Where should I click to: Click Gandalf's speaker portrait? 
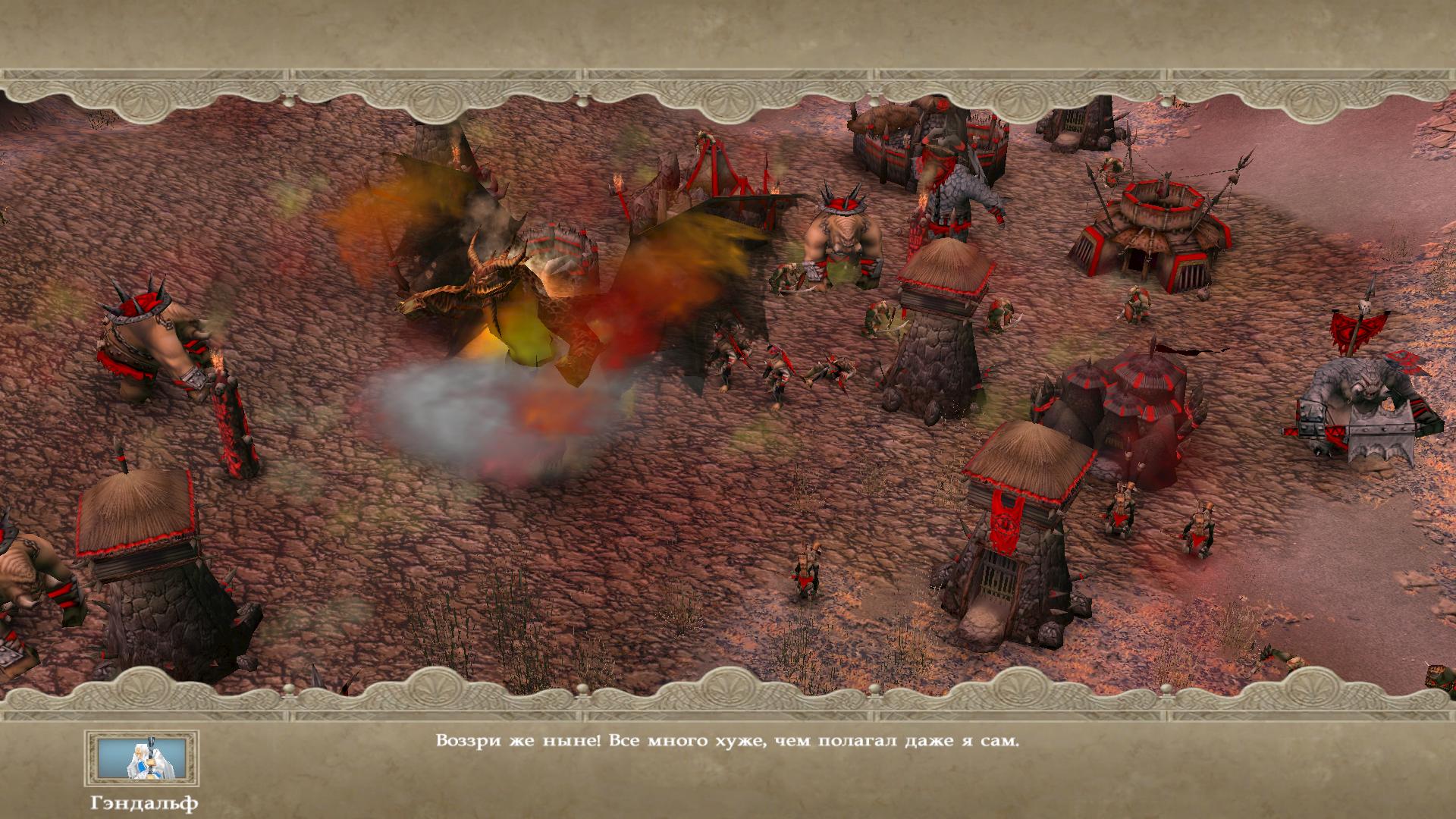pos(142,758)
